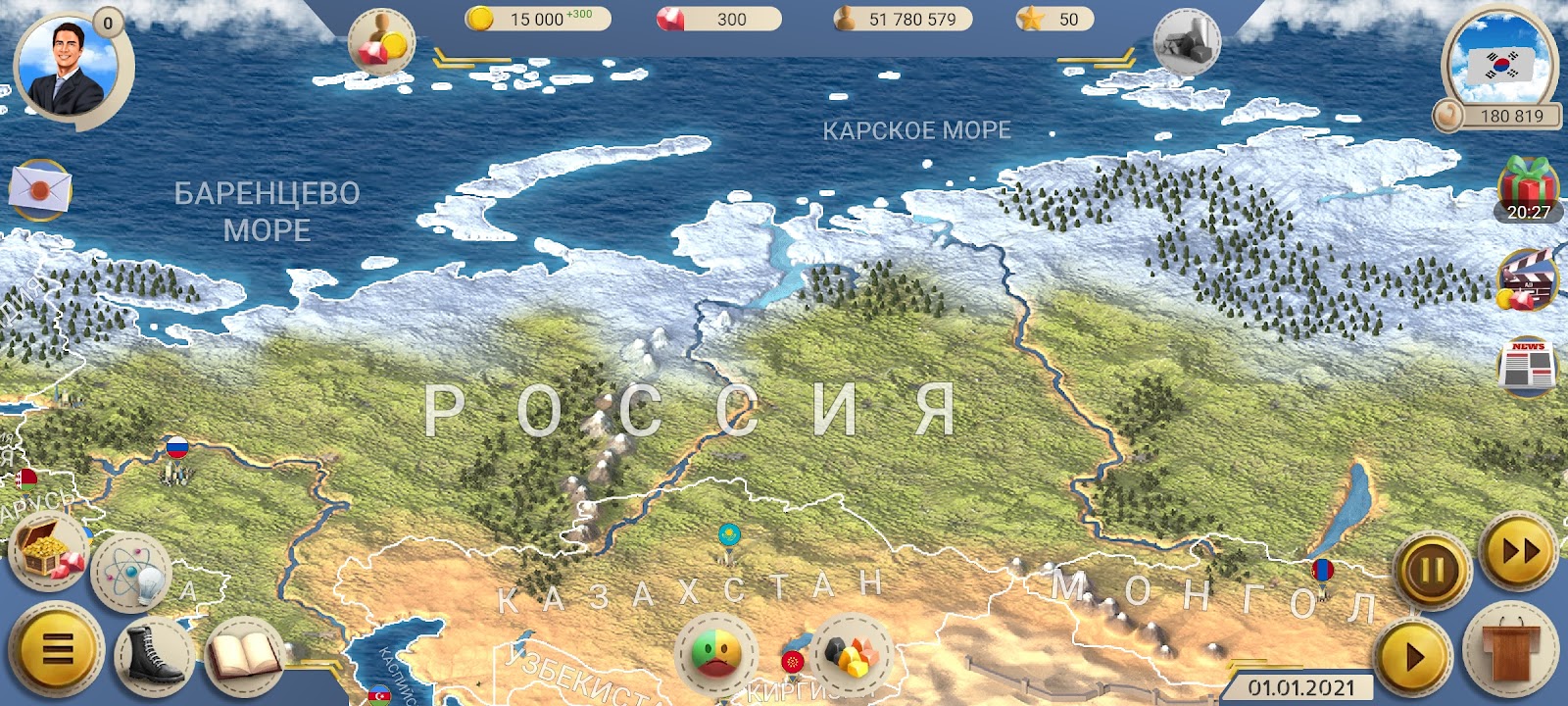The image size is (1568, 706).
Task: Open the podium speech button
Action: click(1510, 650)
